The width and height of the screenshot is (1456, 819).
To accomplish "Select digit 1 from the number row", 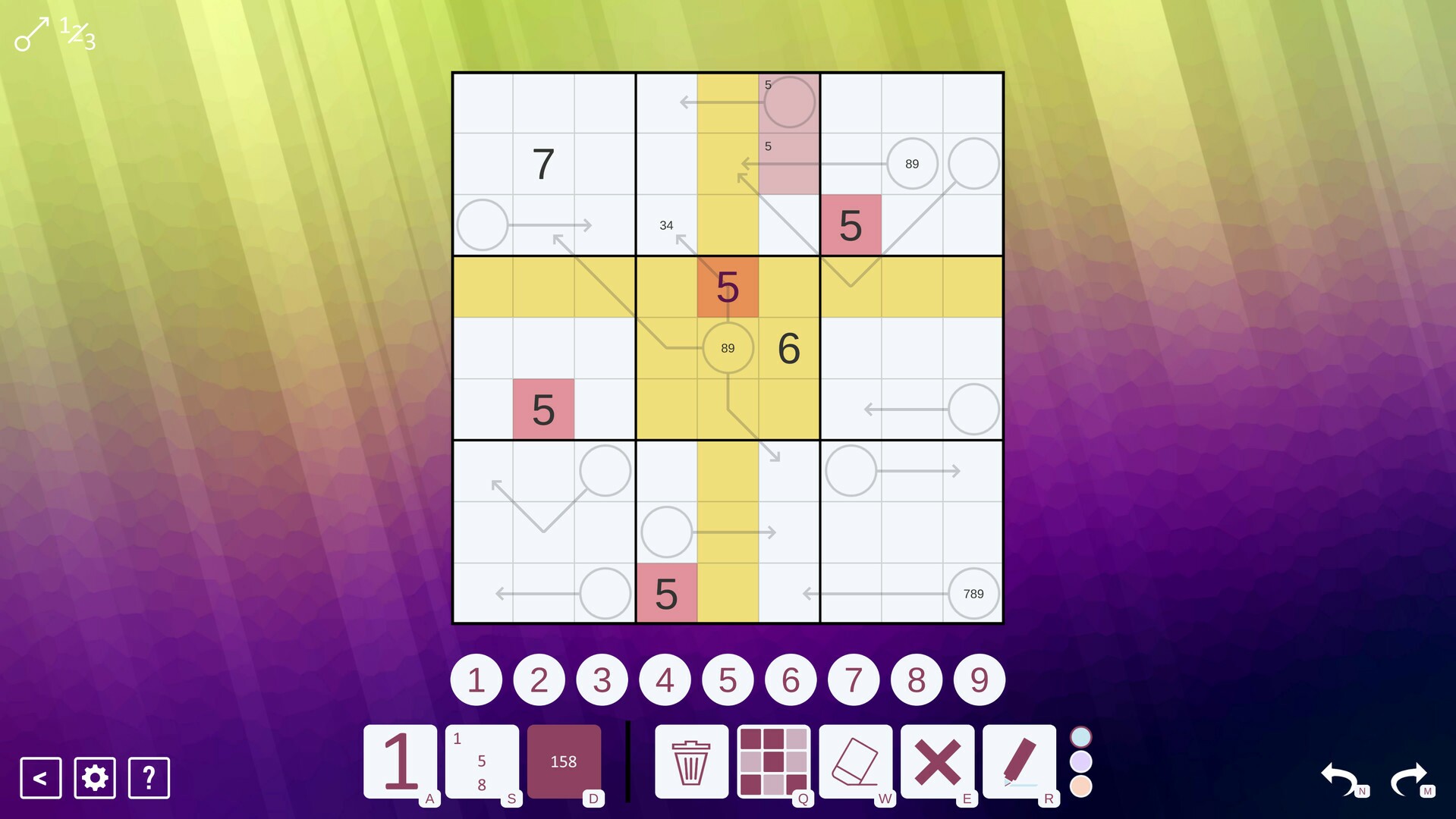I will pyautogui.click(x=476, y=679).
